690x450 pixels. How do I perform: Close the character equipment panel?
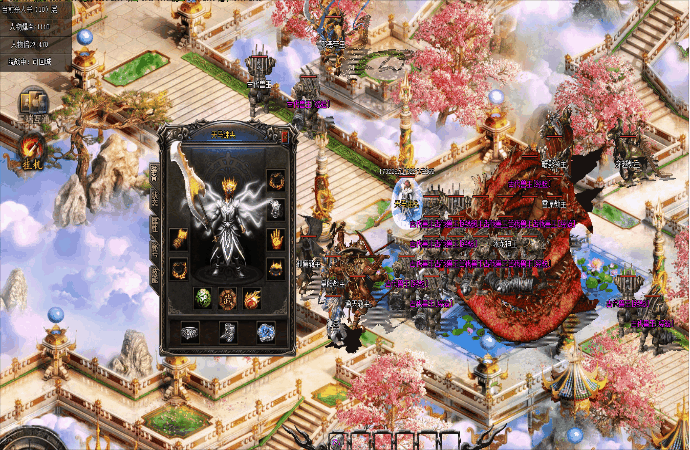(286, 135)
